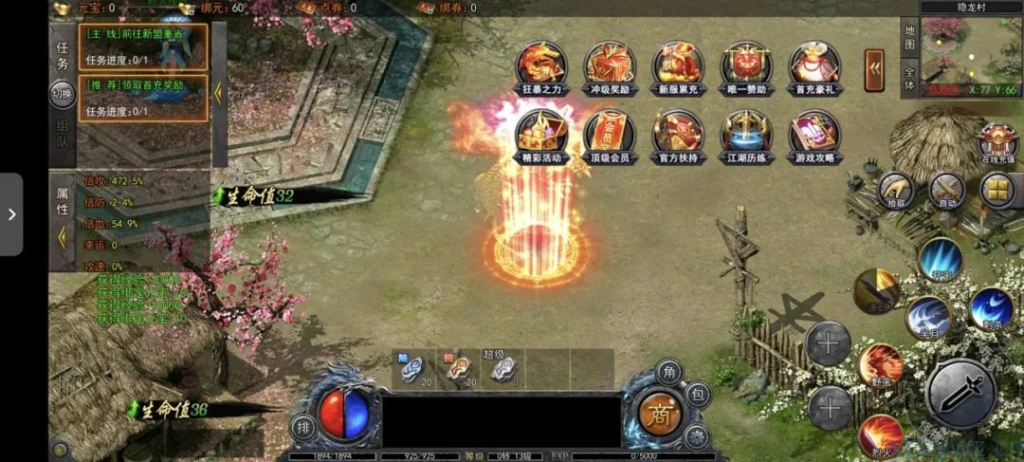
Task: Tap the large sword basic attack button
Action: click(960, 393)
